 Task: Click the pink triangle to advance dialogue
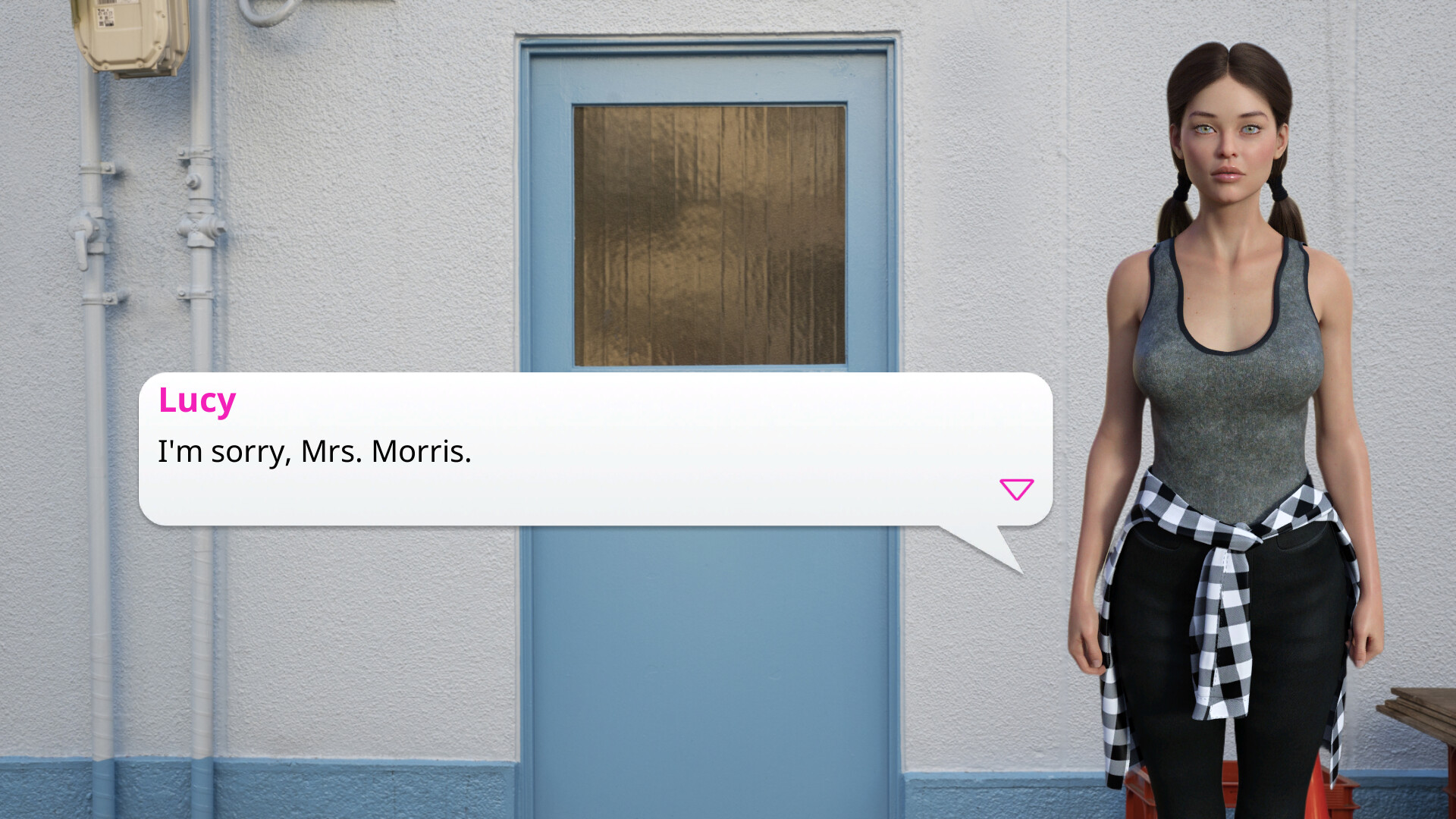point(1017,489)
